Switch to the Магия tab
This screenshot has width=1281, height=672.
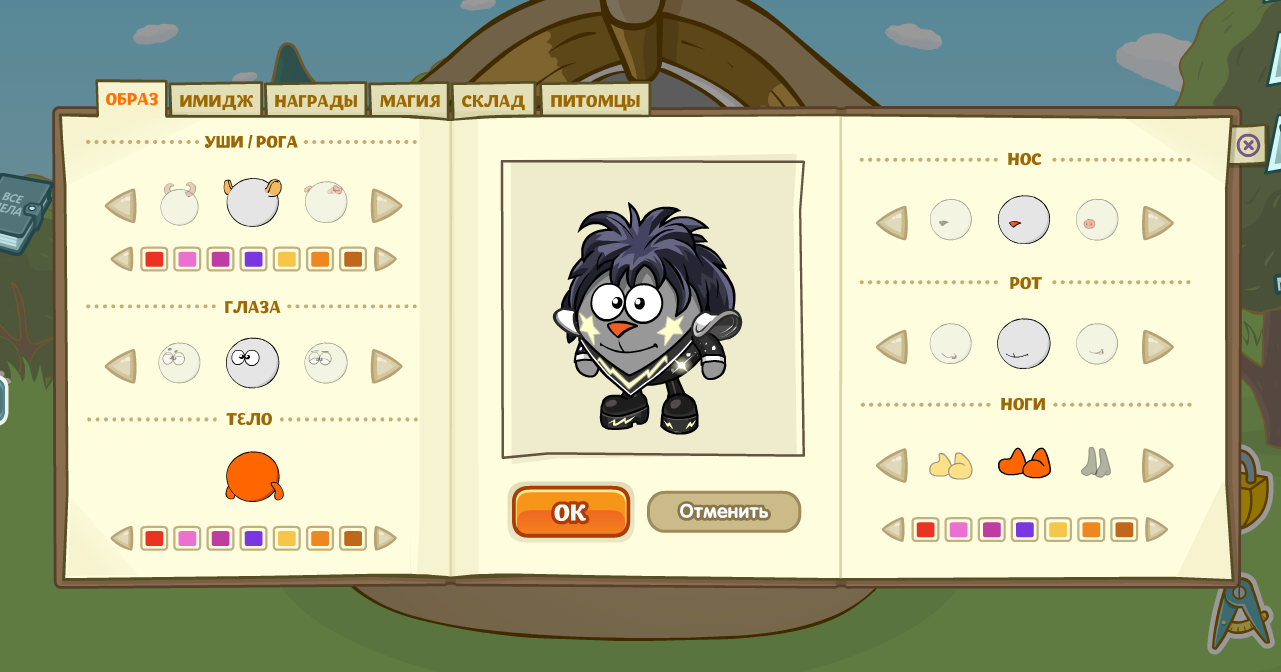tap(410, 101)
